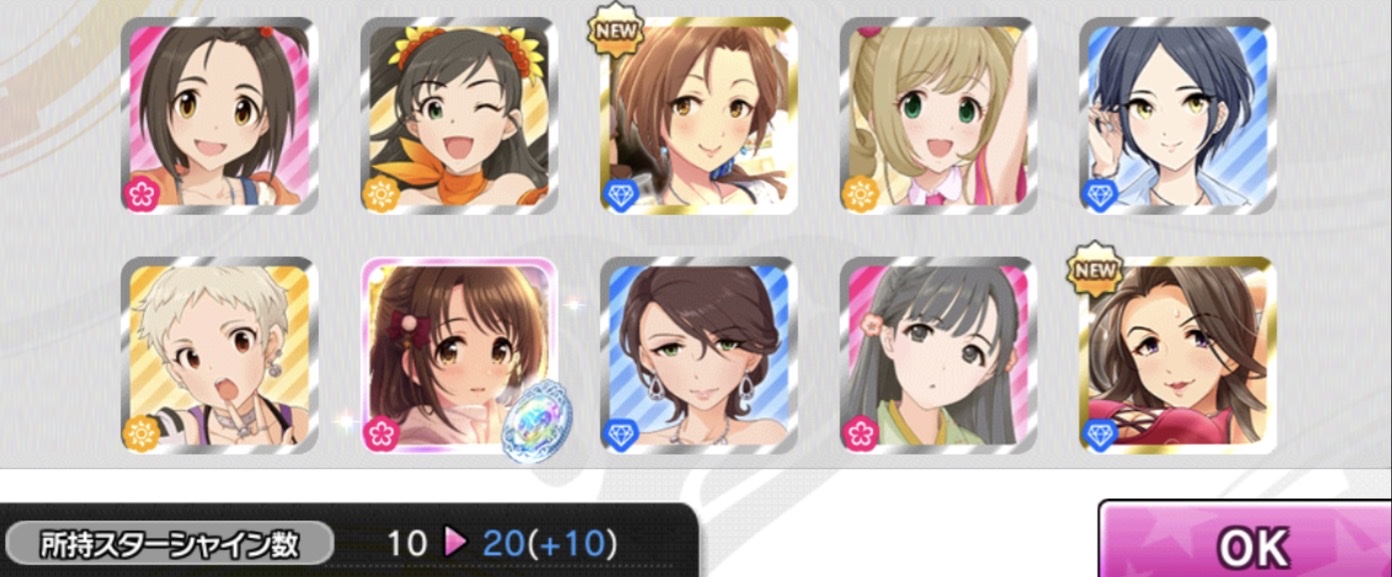Open the NEW brown-haired gold-framed card in the upper row
Screen dimensions: 1392x577
pos(699,116)
